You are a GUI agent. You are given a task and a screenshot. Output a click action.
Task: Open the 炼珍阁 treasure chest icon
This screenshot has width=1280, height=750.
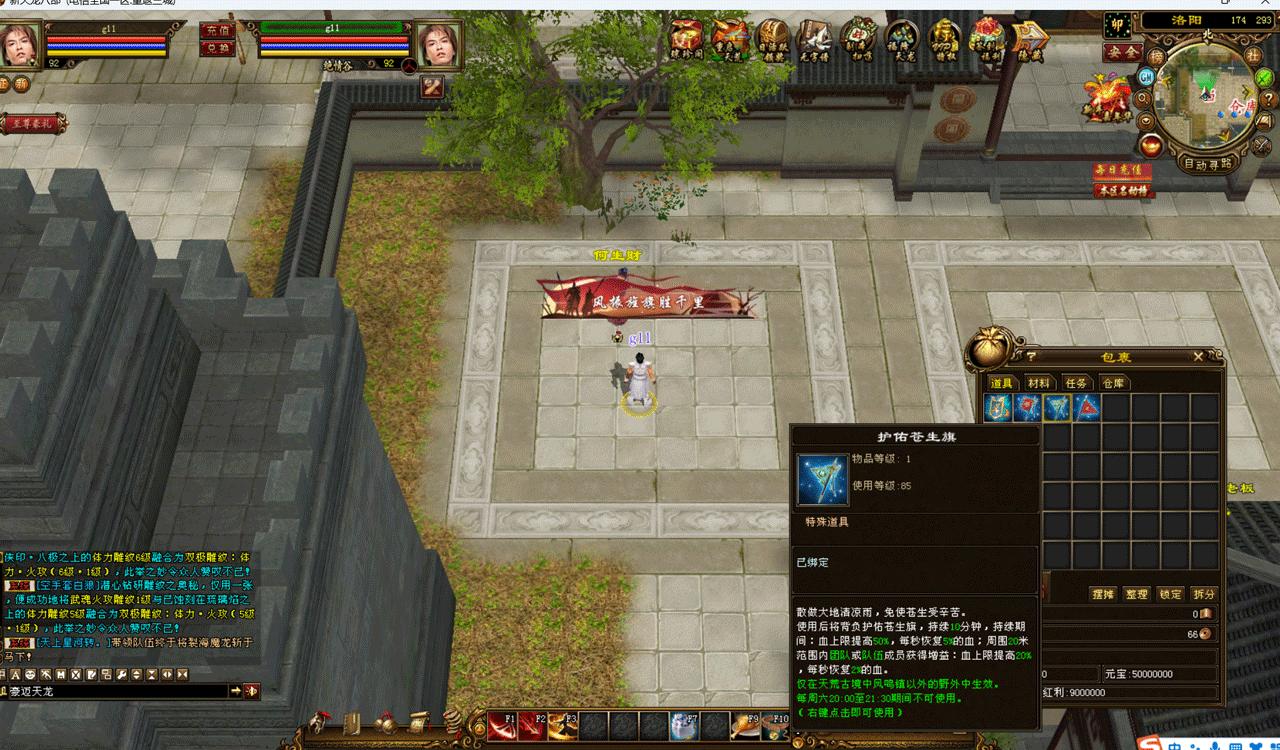point(686,40)
